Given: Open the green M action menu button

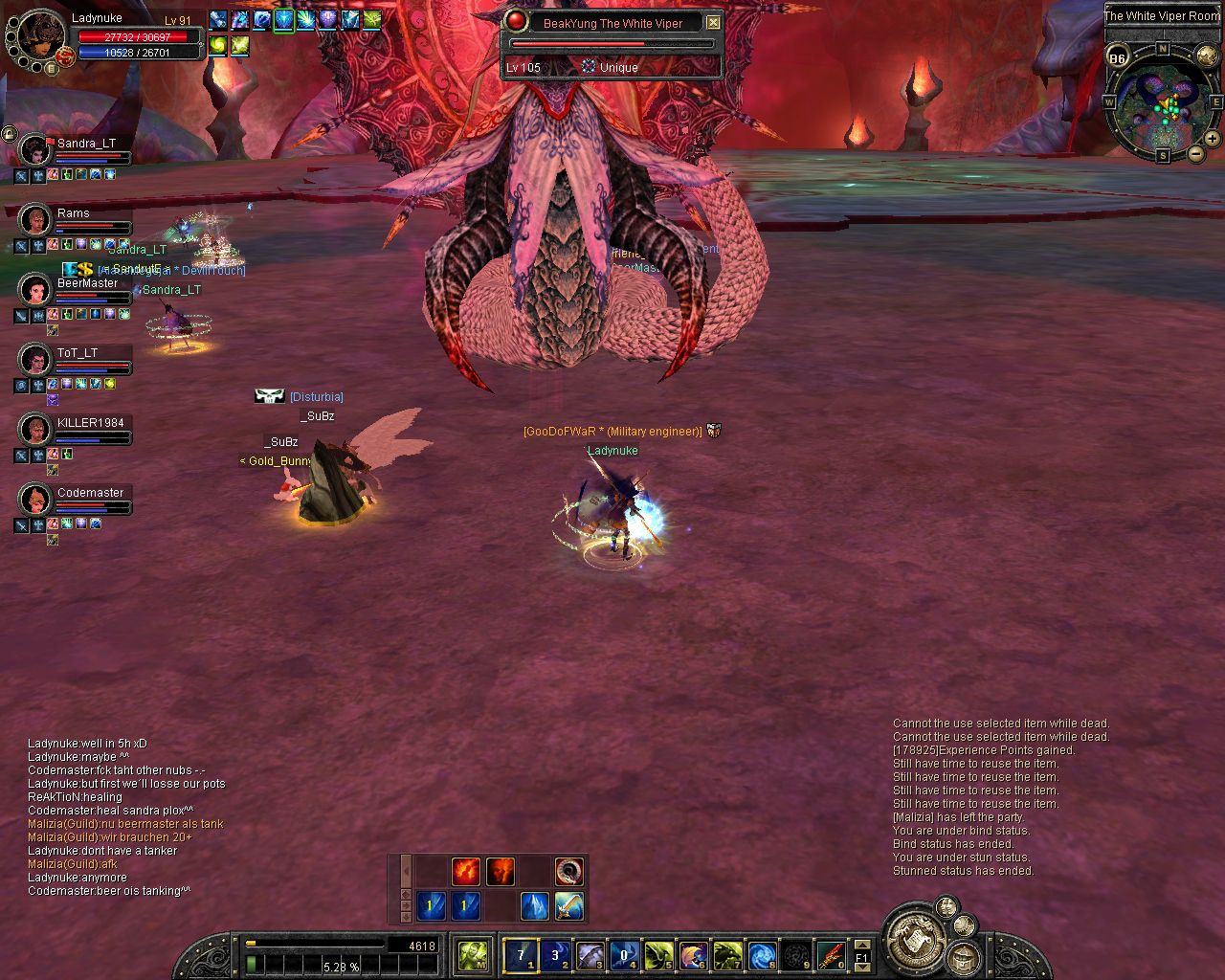Looking at the screenshot, I should tap(473, 954).
